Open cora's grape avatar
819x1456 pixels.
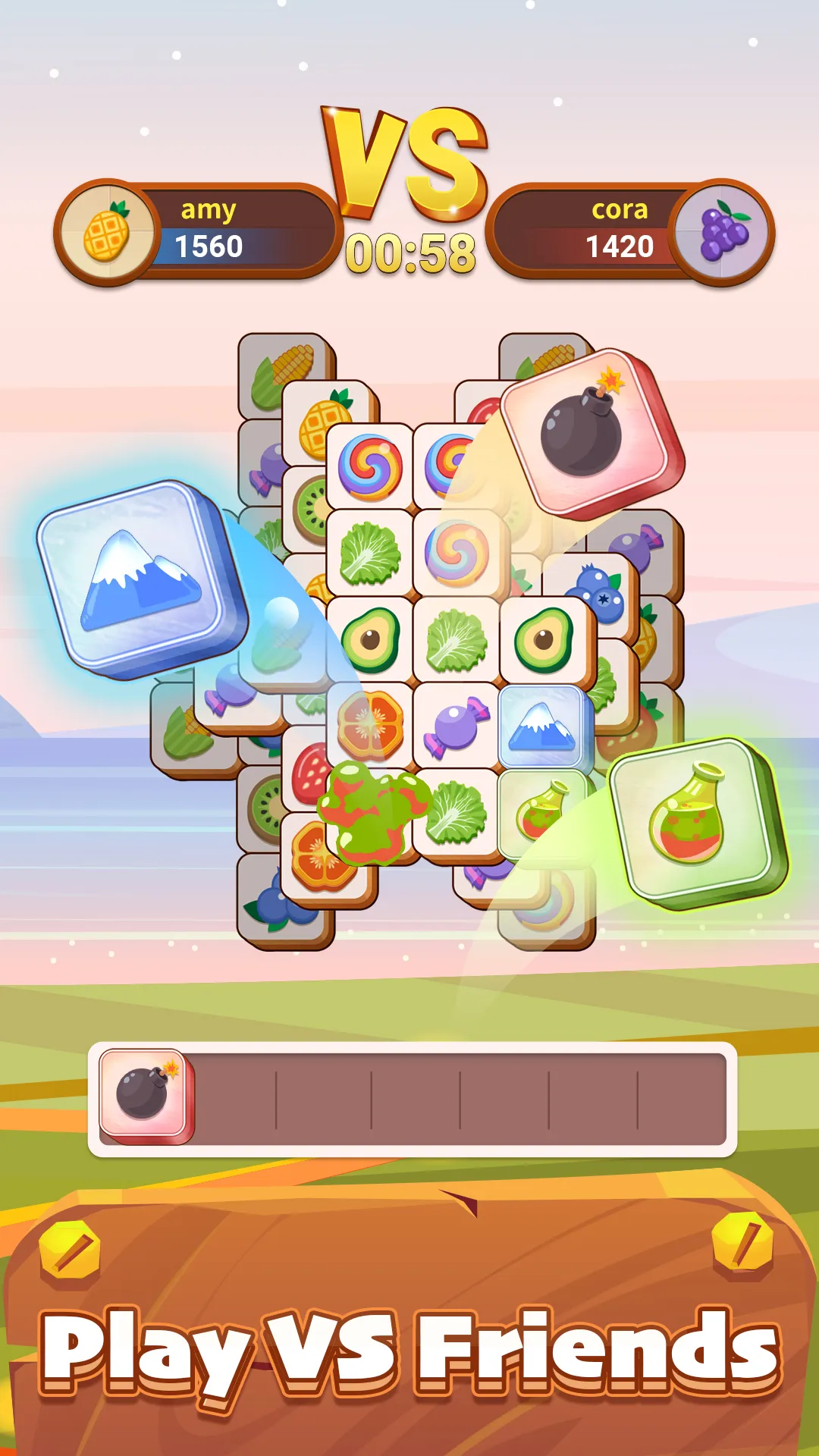click(x=723, y=232)
